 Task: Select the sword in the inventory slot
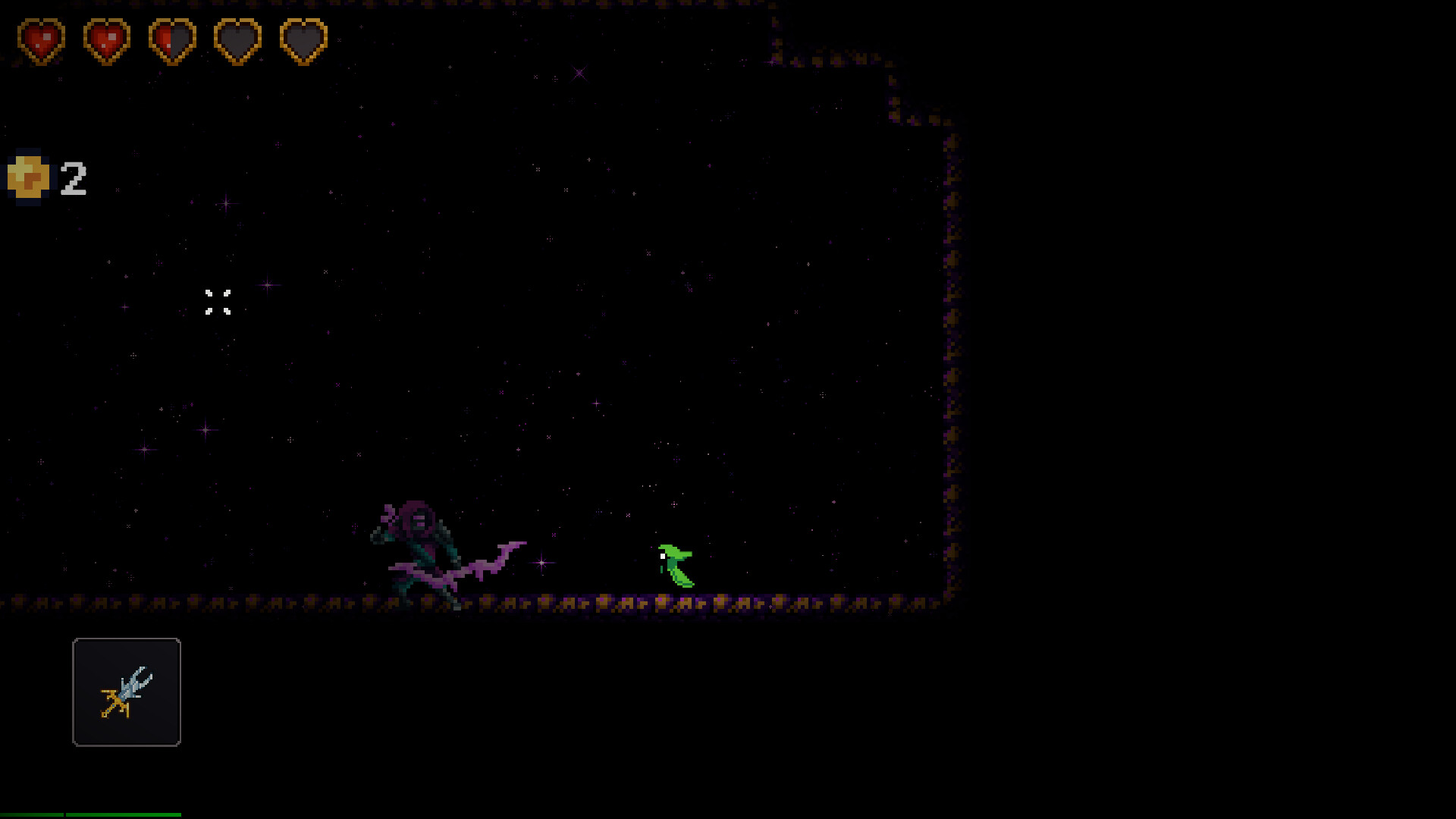[x=127, y=692]
